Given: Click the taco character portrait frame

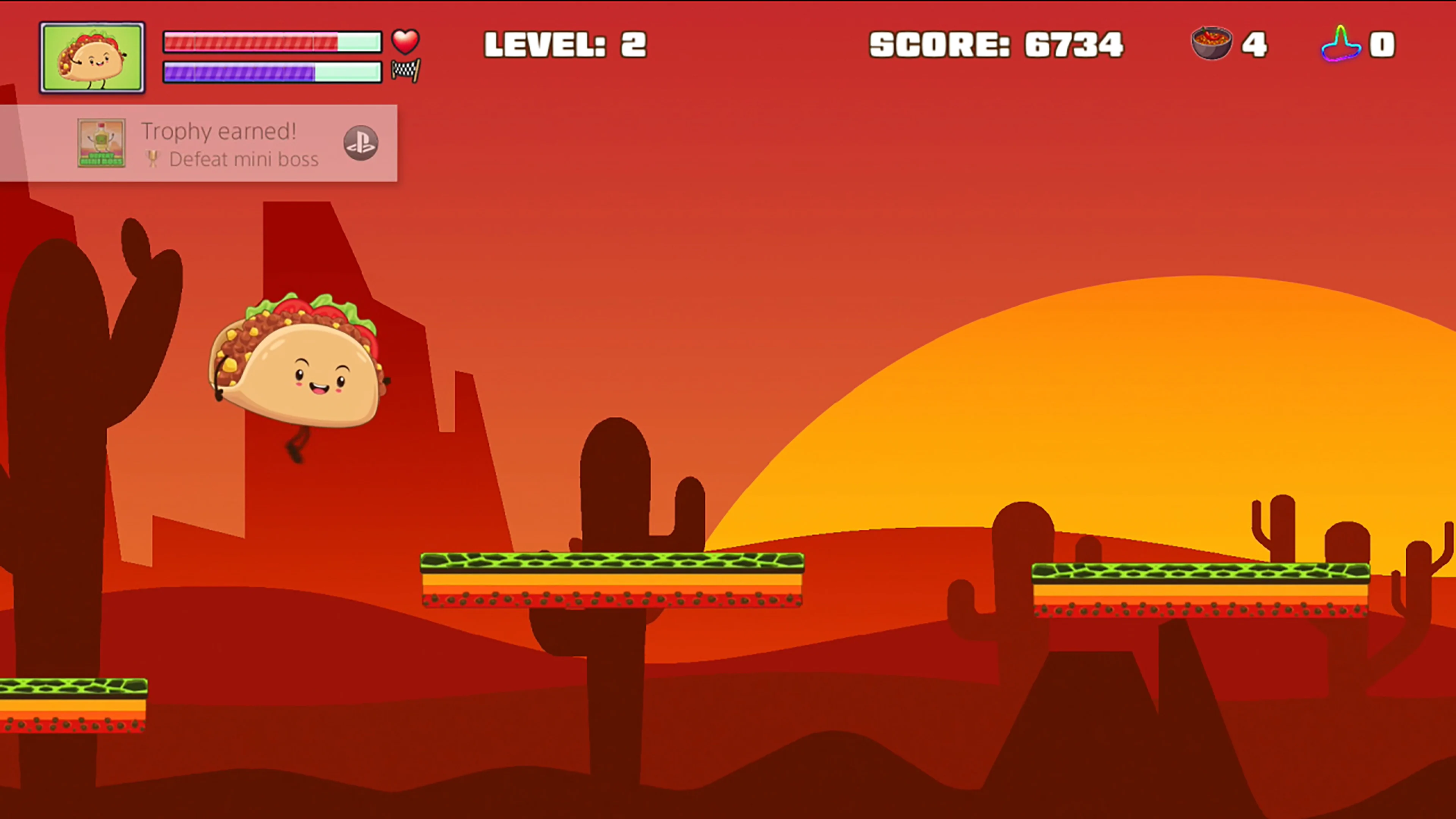Looking at the screenshot, I should [92, 56].
